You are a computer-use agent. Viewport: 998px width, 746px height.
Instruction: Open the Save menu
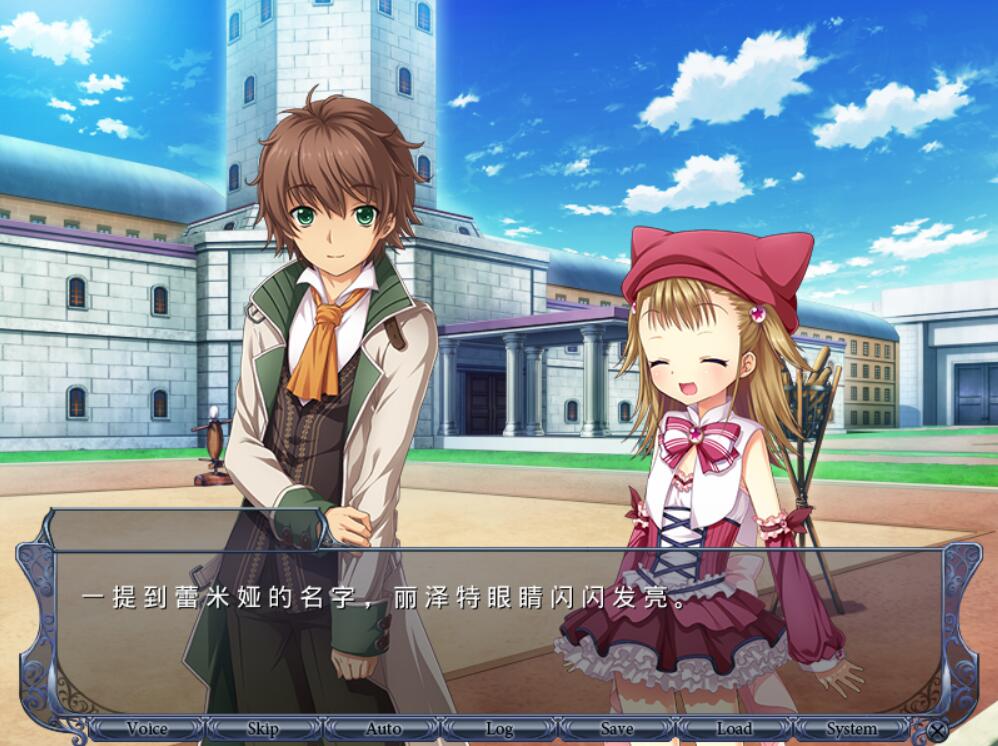[616, 729]
